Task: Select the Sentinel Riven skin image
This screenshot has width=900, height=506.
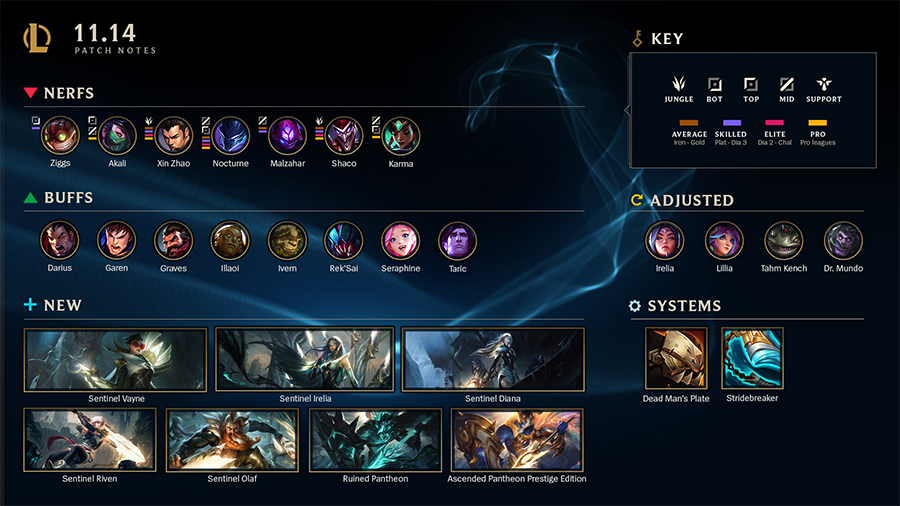Action: [90, 440]
